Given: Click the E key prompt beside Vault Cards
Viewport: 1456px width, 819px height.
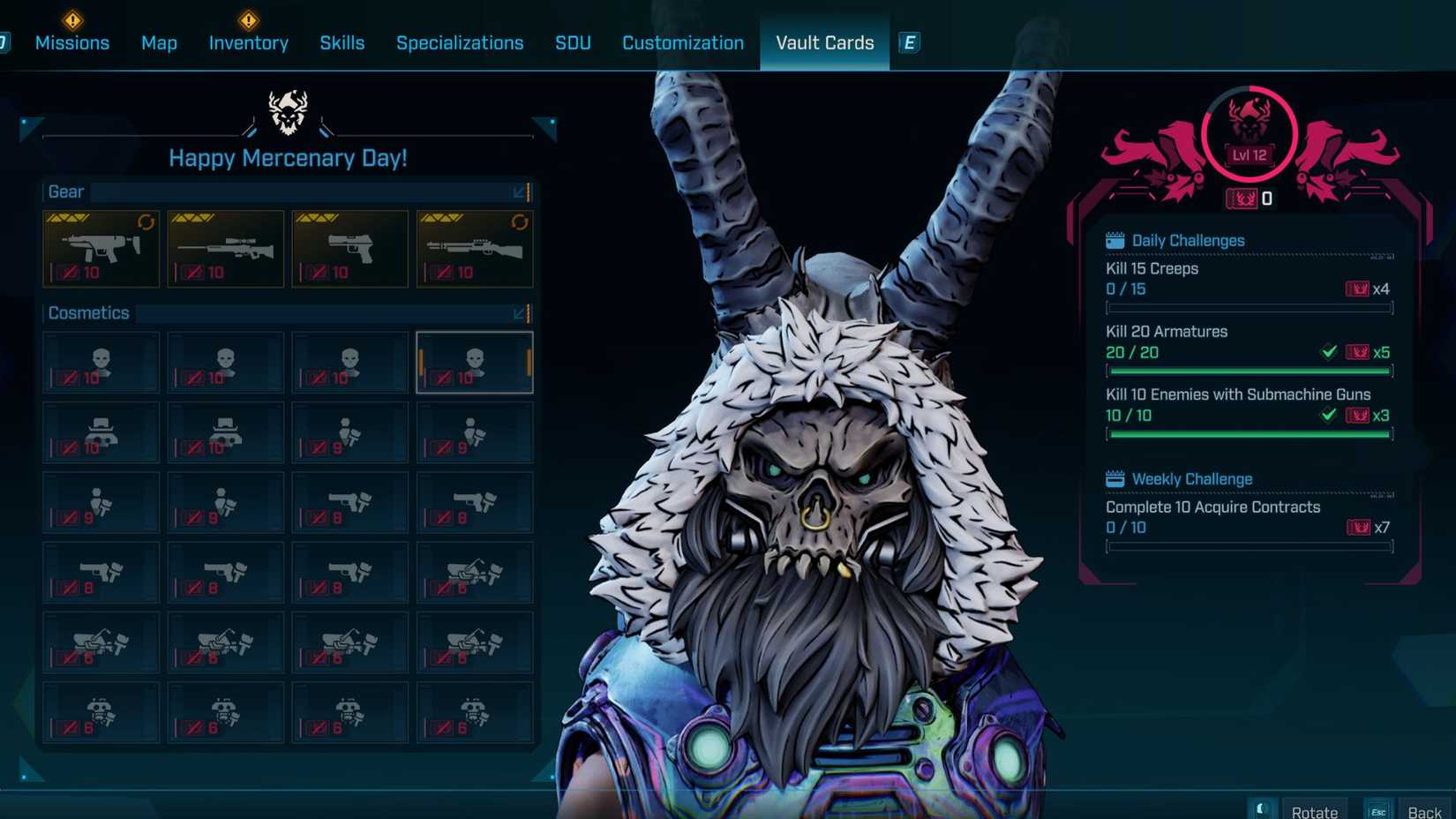Looking at the screenshot, I should point(908,41).
